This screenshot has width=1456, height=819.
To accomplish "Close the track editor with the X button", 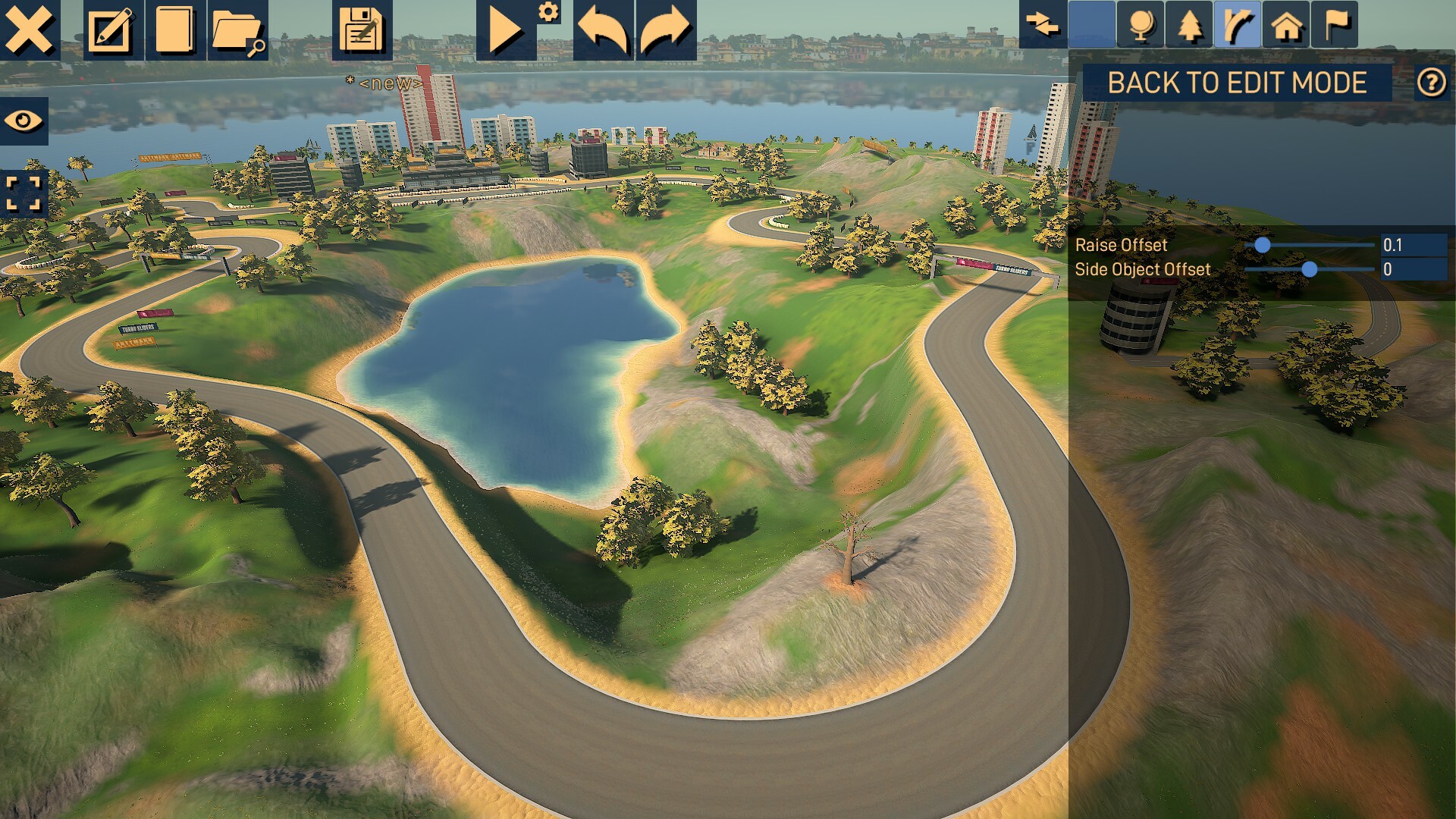I will [x=30, y=30].
